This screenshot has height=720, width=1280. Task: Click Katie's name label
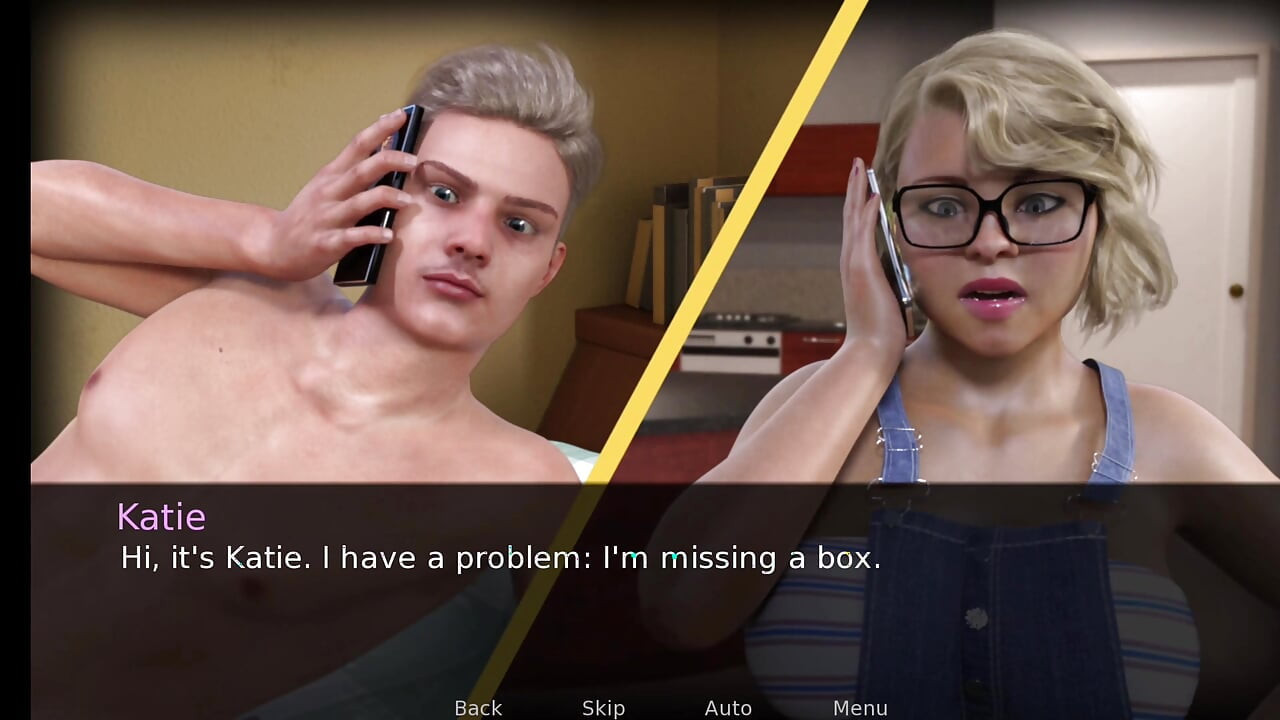(162, 517)
